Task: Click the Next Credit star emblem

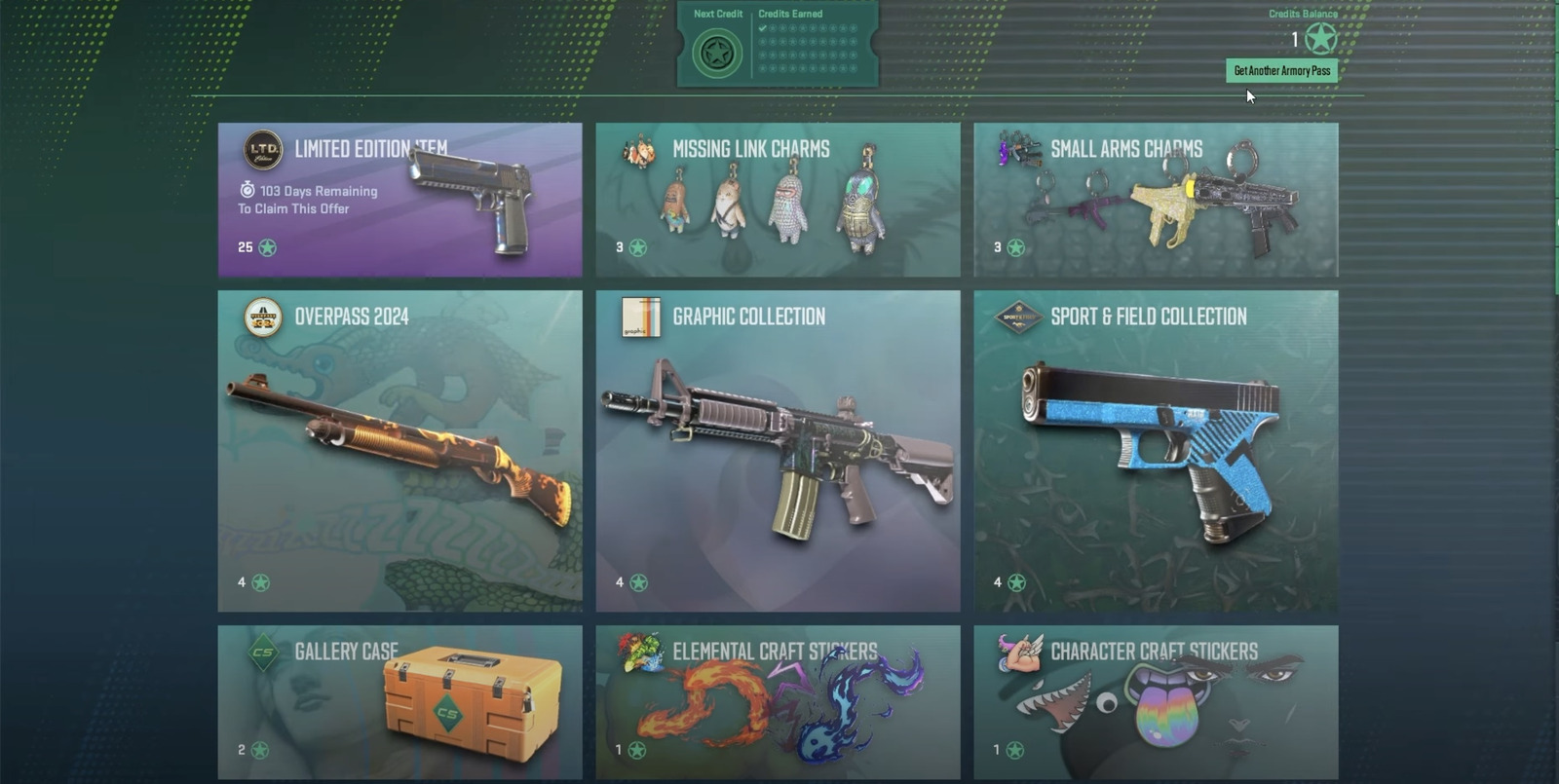Action: coord(717,53)
